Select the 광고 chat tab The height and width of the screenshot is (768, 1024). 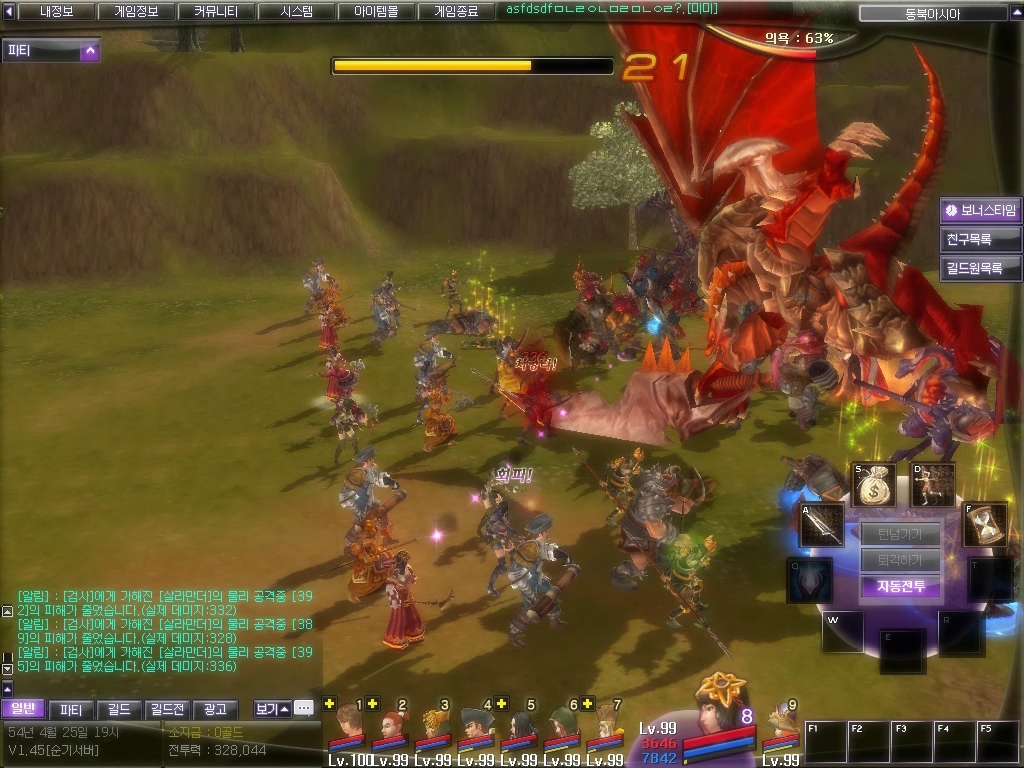coord(215,709)
